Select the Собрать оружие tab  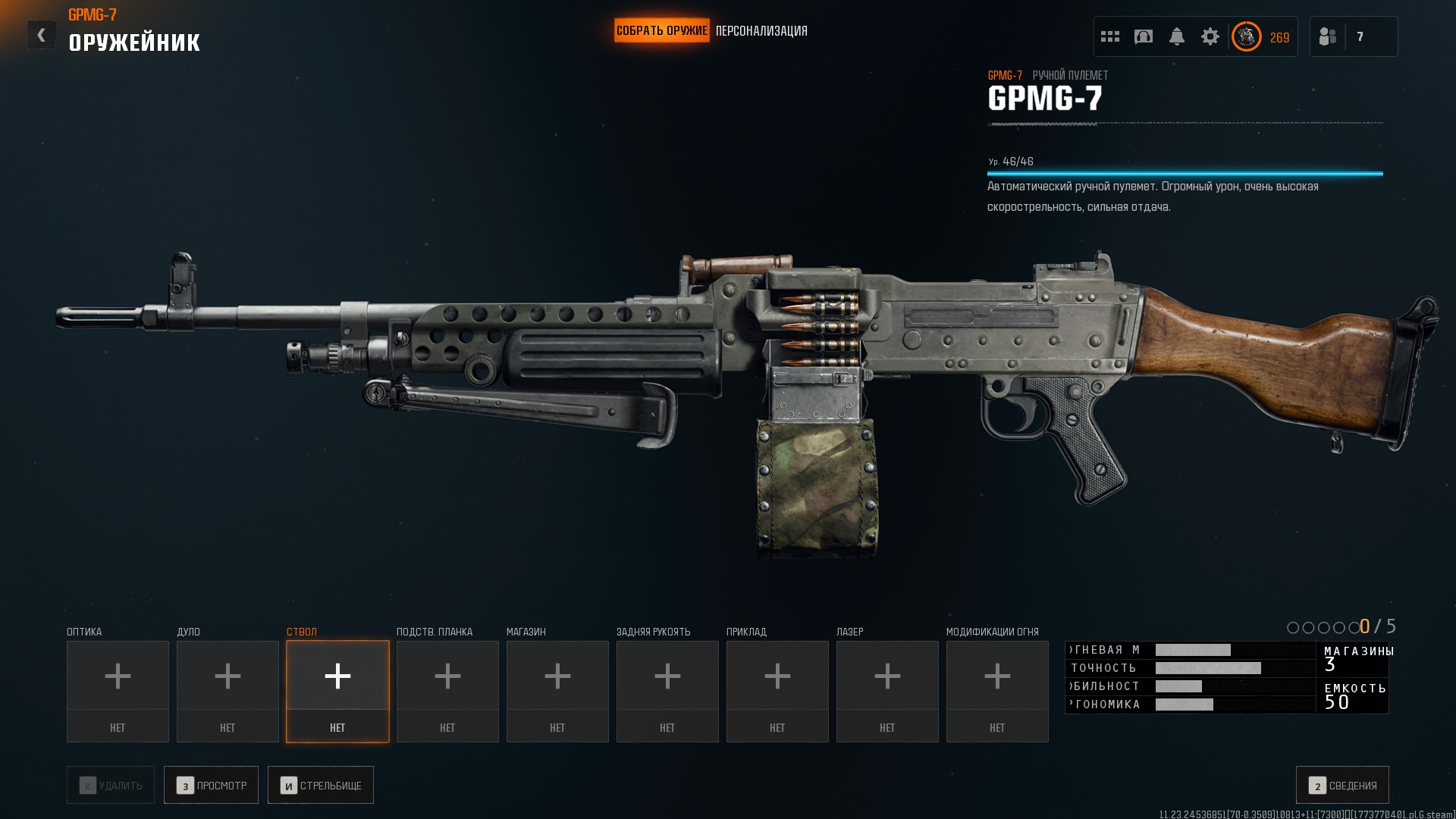(x=661, y=31)
